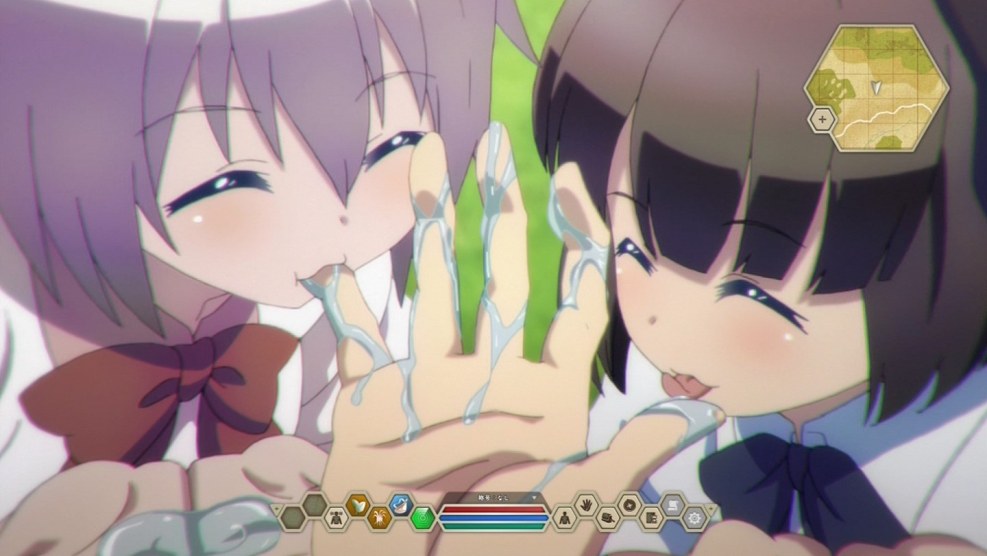987x556 pixels.
Task: Select the open hand action icon
Action: 586,506
